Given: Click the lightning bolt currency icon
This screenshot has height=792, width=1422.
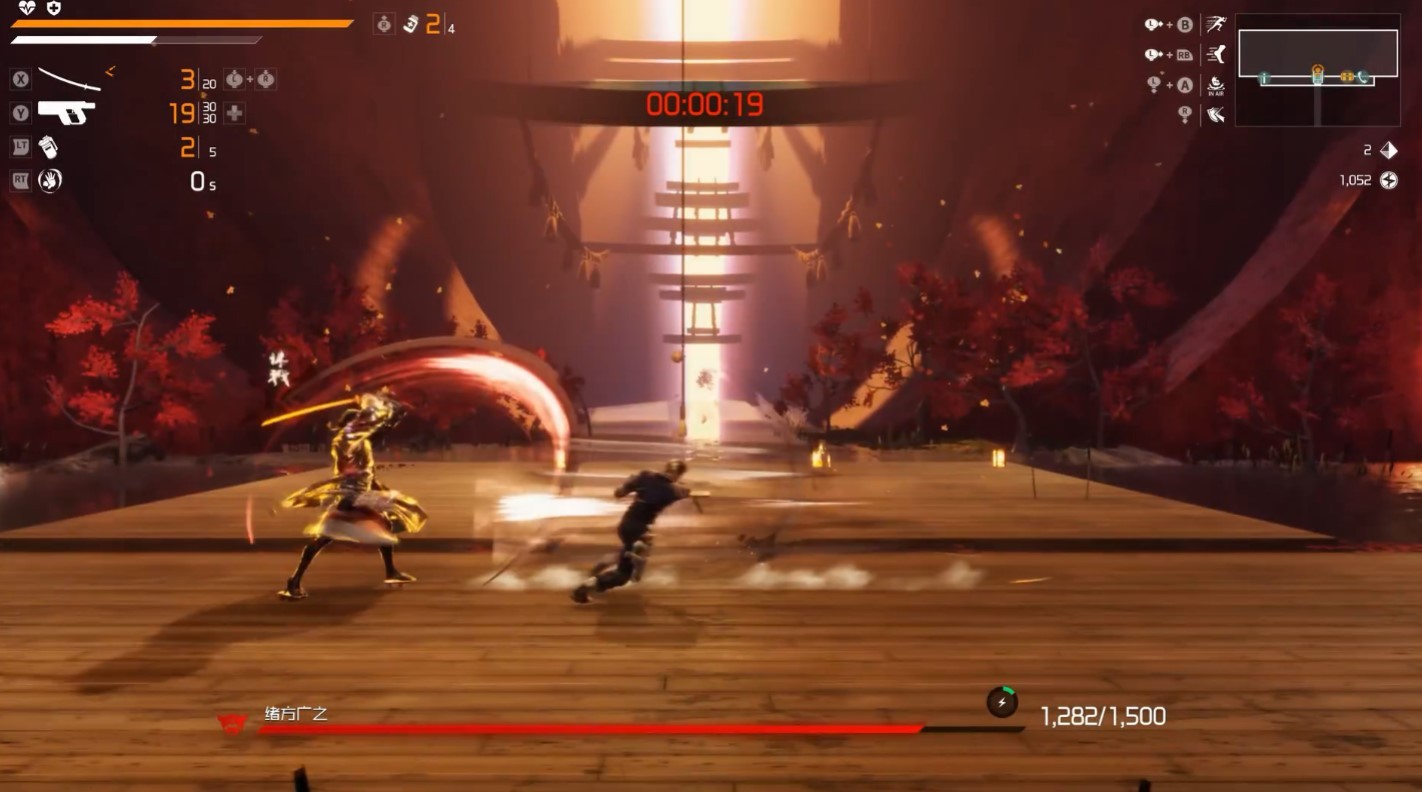Looking at the screenshot, I should coord(1389,180).
